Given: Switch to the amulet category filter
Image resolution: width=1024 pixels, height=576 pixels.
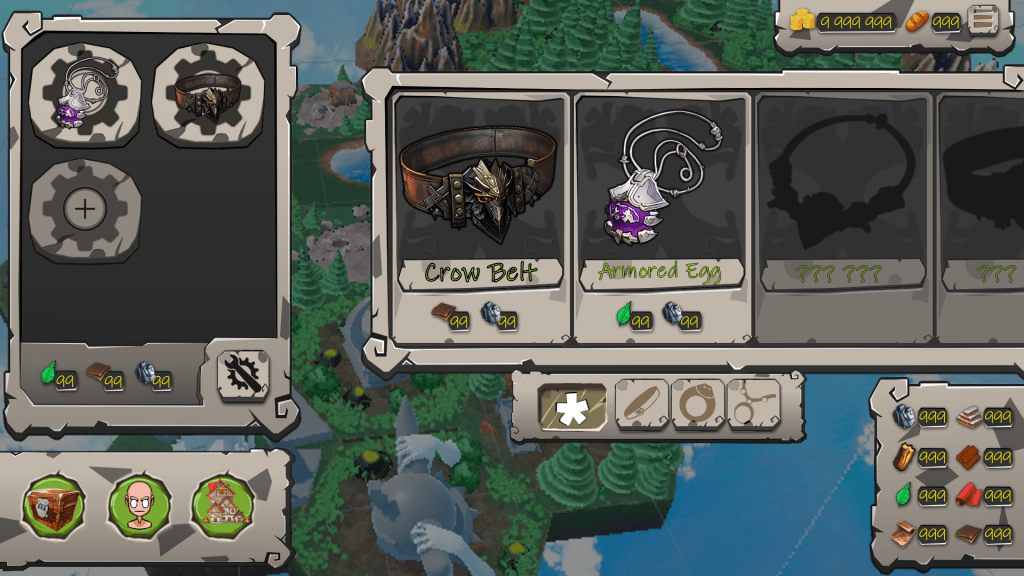Looking at the screenshot, I should coord(753,405).
